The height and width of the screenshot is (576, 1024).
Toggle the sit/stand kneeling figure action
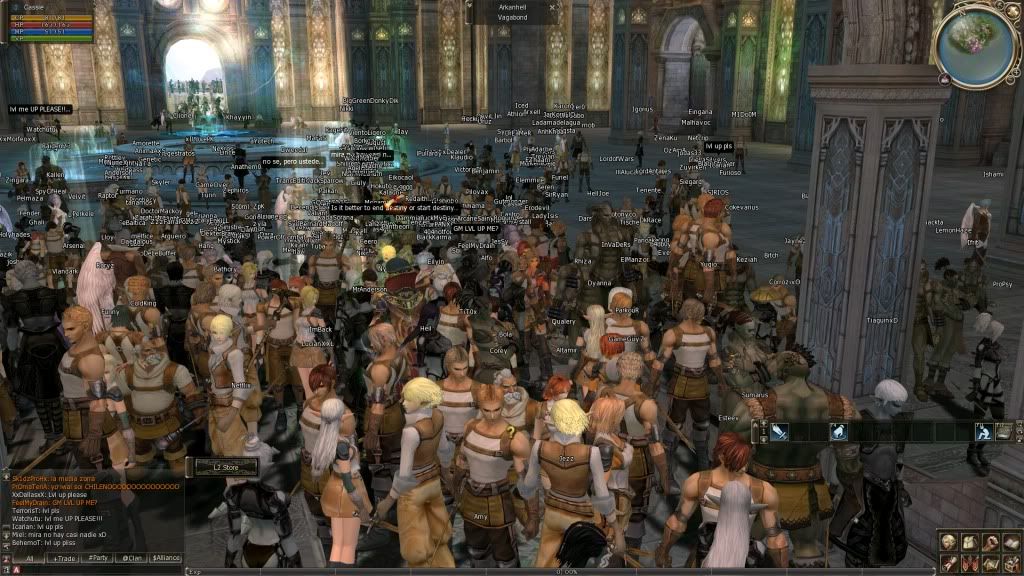983,432
